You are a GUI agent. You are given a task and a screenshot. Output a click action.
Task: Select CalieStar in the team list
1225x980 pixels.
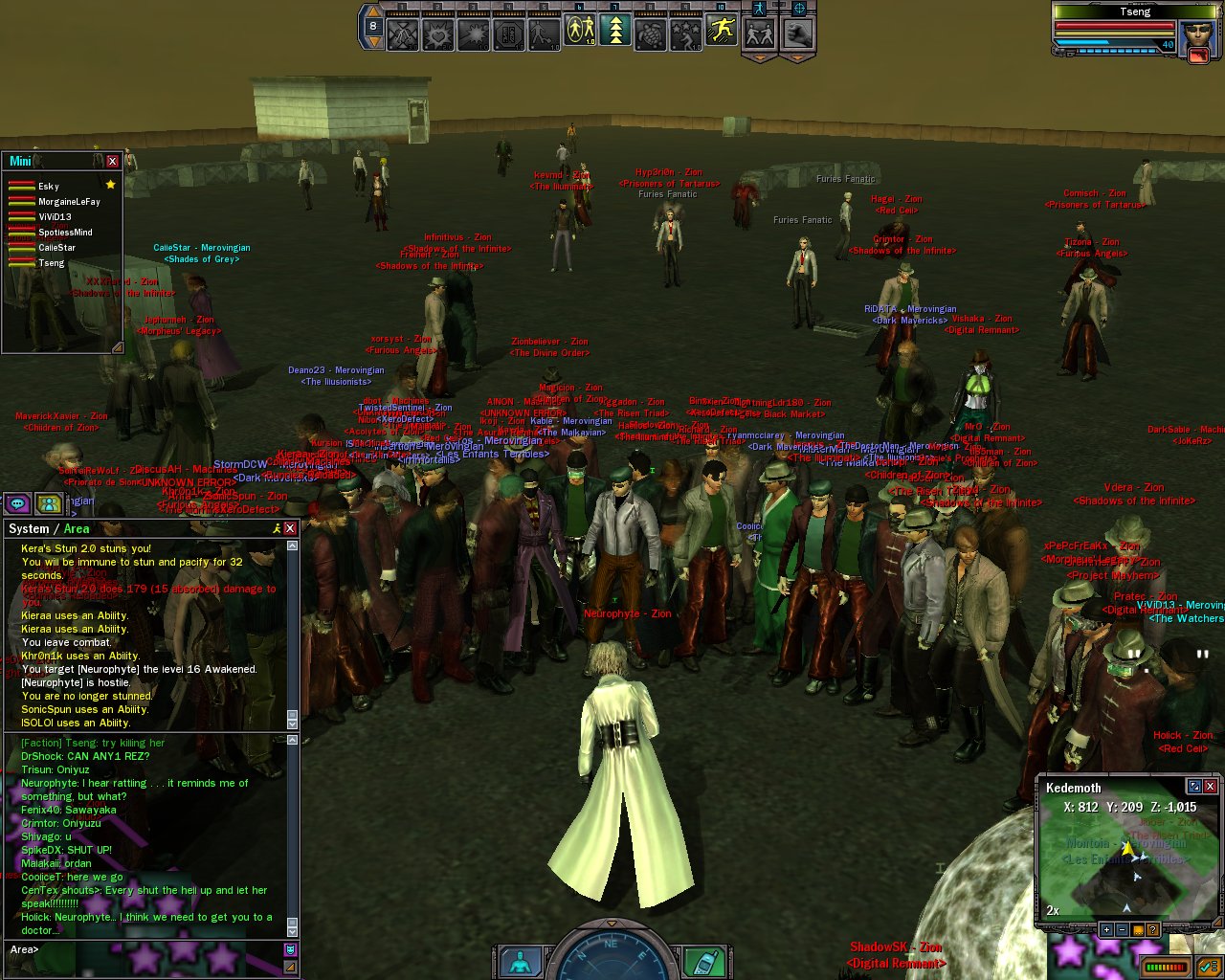[x=56, y=248]
